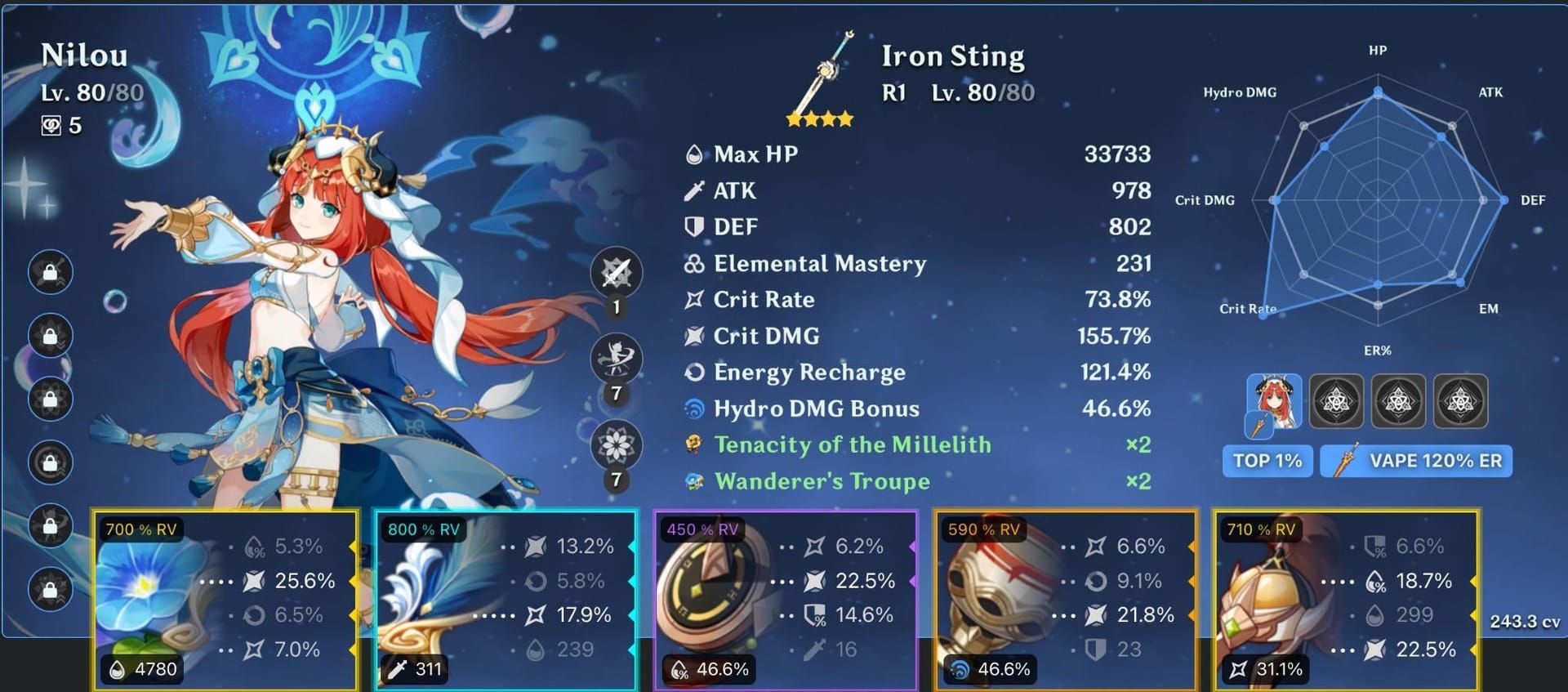Click the TOP 1% badge
The height and width of the screenshot is (692, 1568).
[x=1267, y=461]
